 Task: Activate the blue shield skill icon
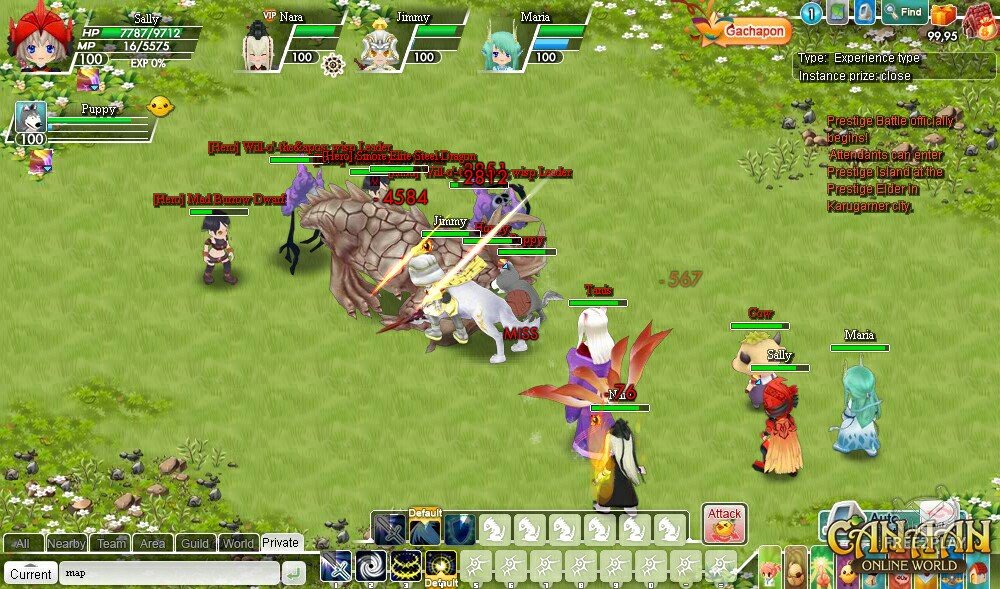click(x=459, y=529)
